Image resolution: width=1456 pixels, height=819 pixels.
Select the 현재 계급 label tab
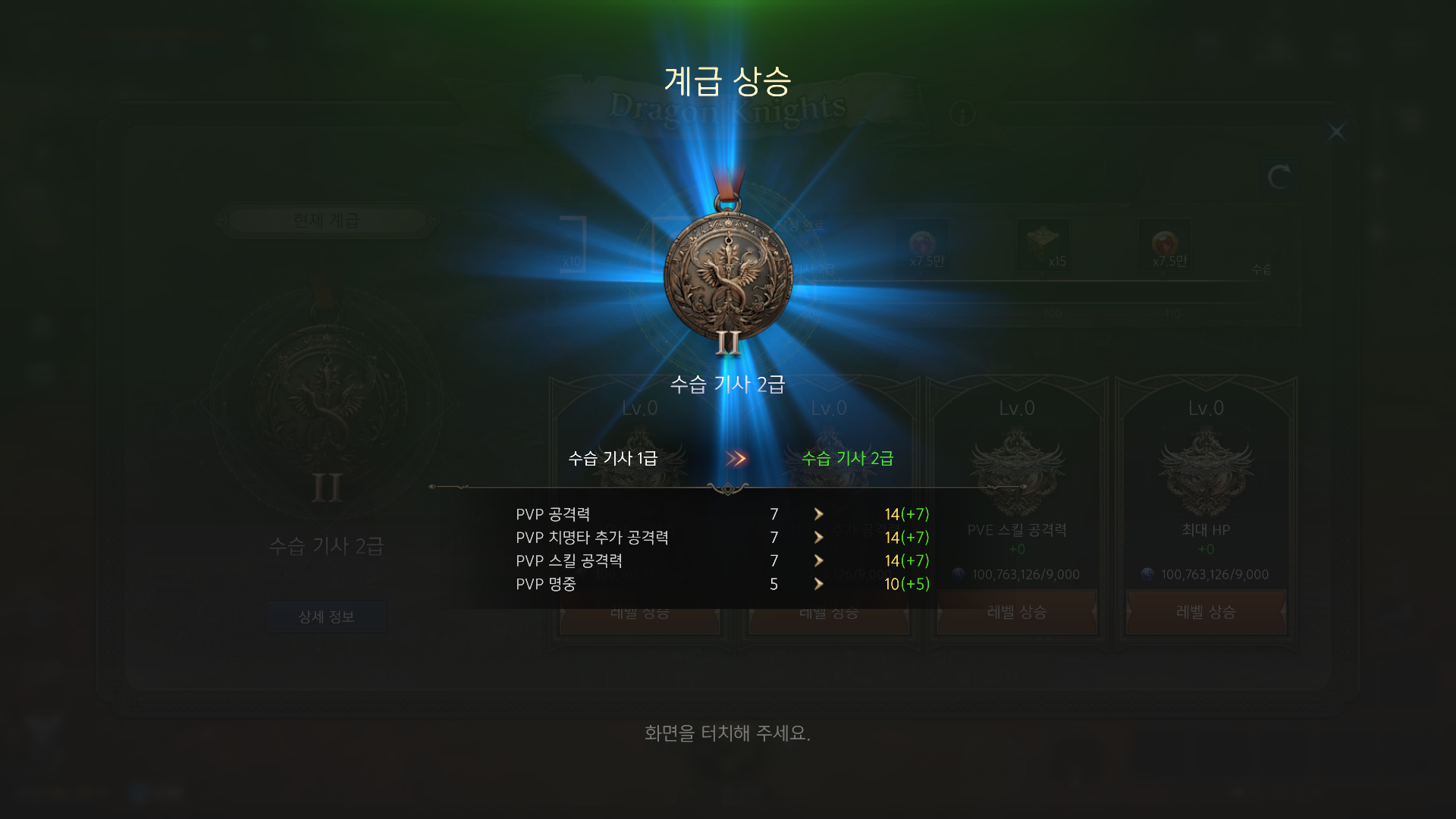tap(326, 221)
